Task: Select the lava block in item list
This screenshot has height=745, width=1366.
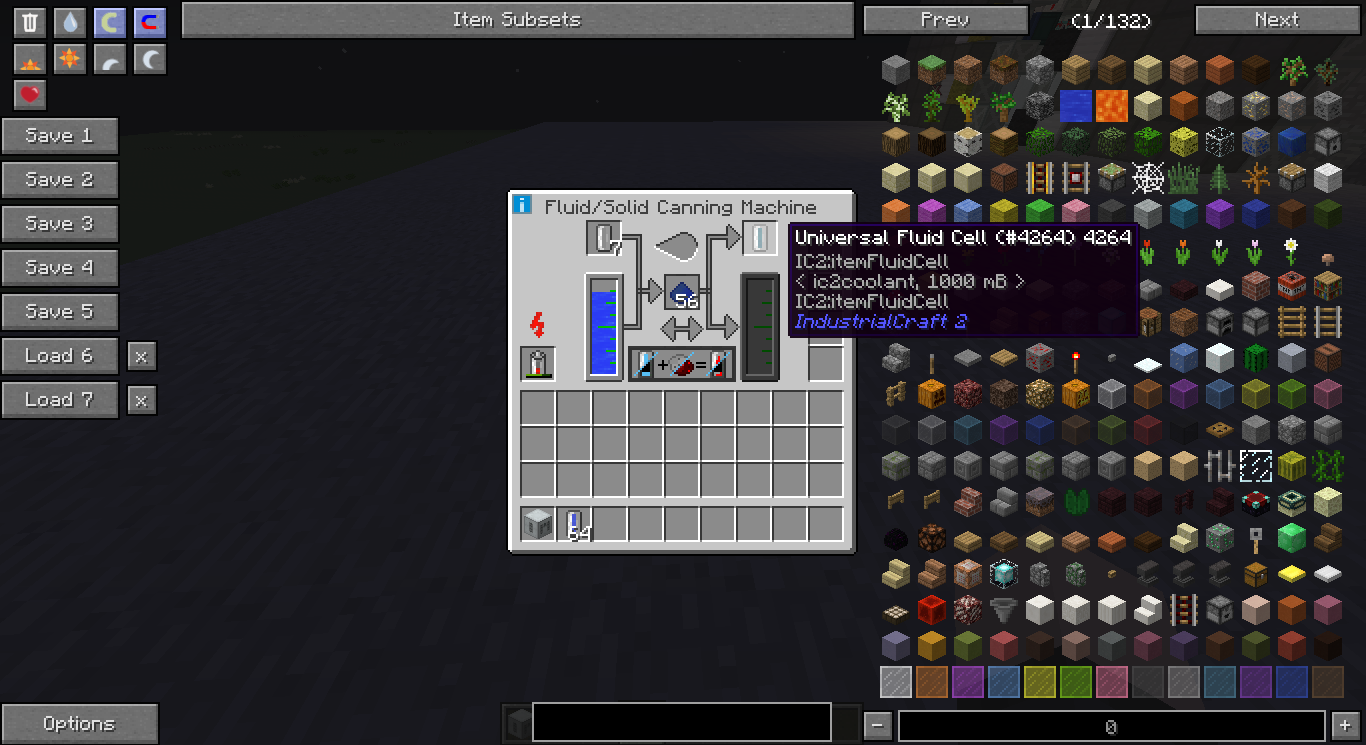Action: tap(1111, 104)
